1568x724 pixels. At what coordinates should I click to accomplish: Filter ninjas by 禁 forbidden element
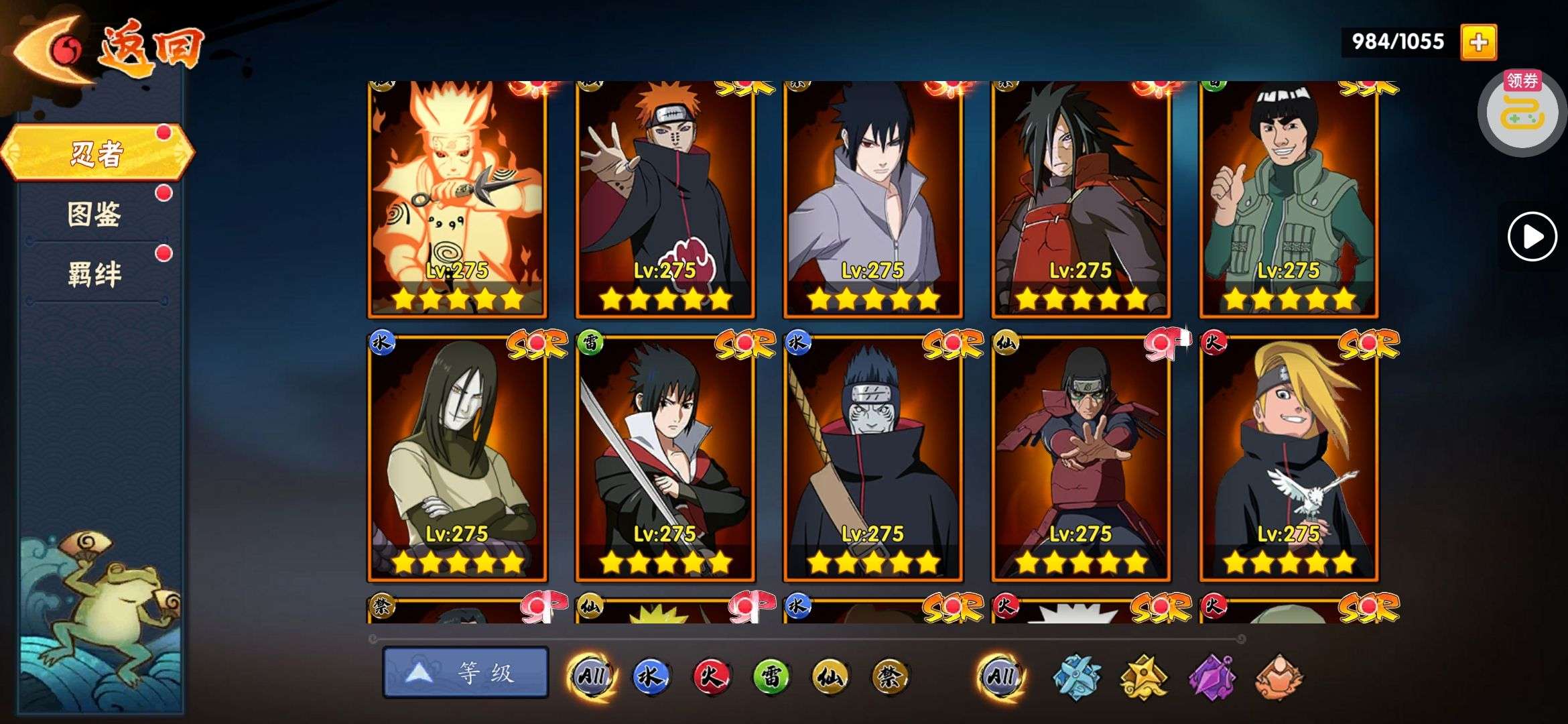pyautogui.click(x=889, y=676)
